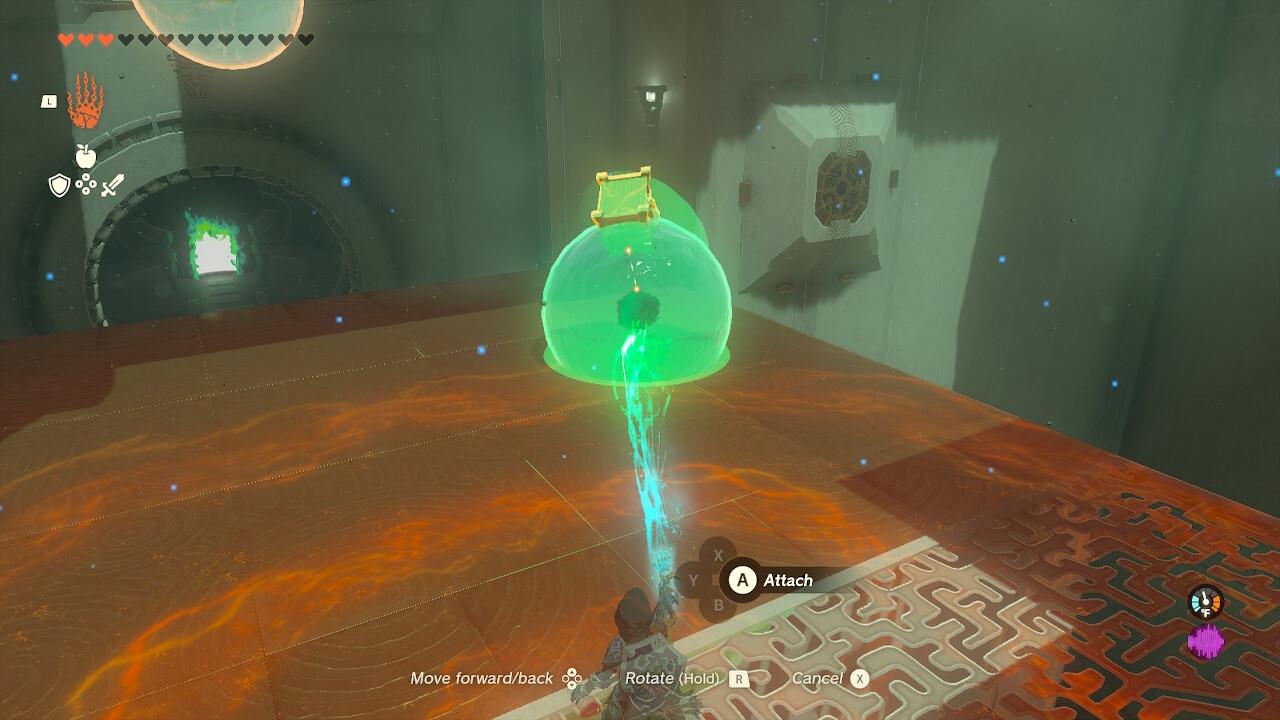Click the apple food counter icon
This screenshot has height=720, width=1280.
point(85,158)
